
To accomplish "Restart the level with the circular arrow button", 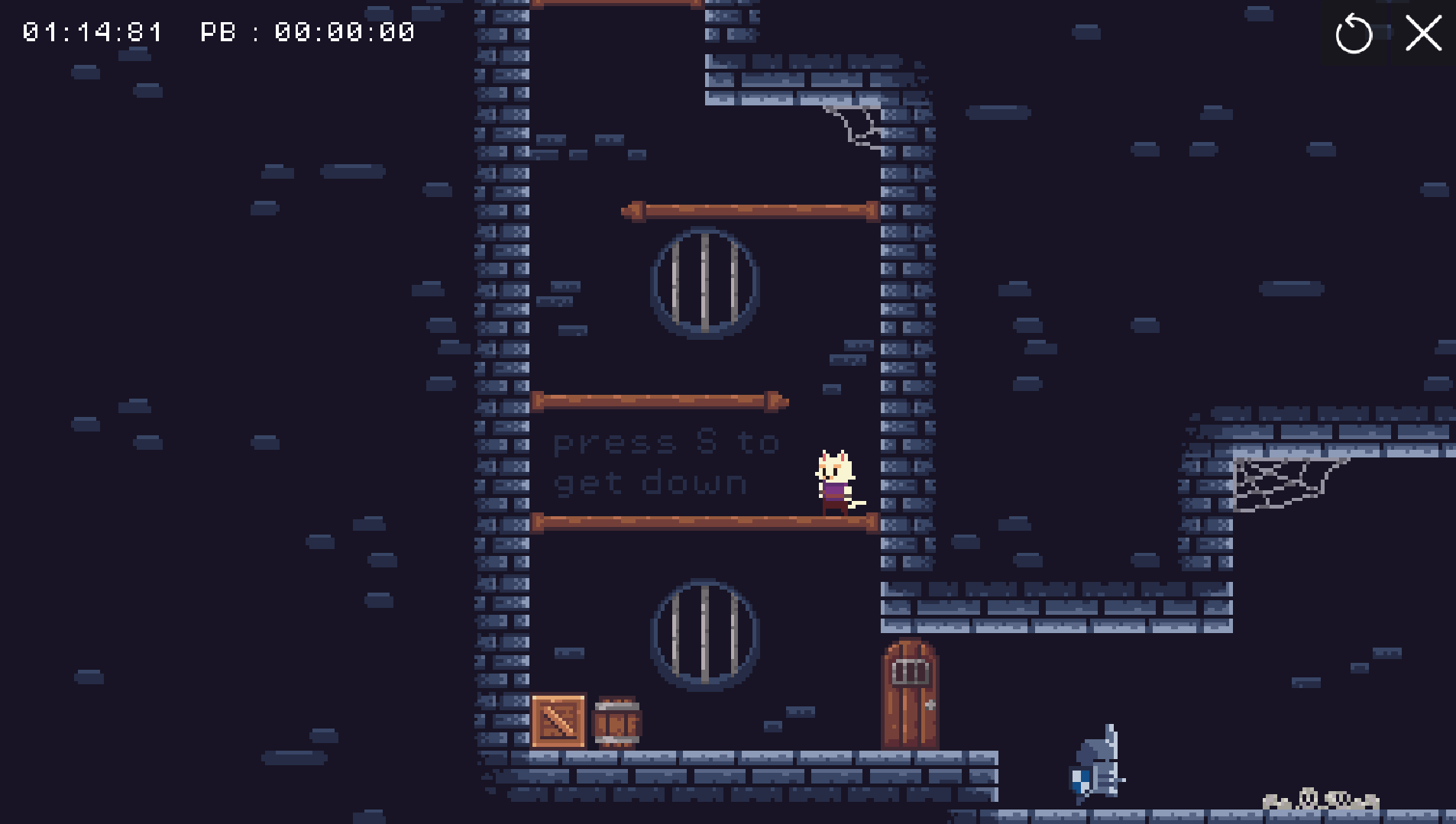I will [1354, 34].
